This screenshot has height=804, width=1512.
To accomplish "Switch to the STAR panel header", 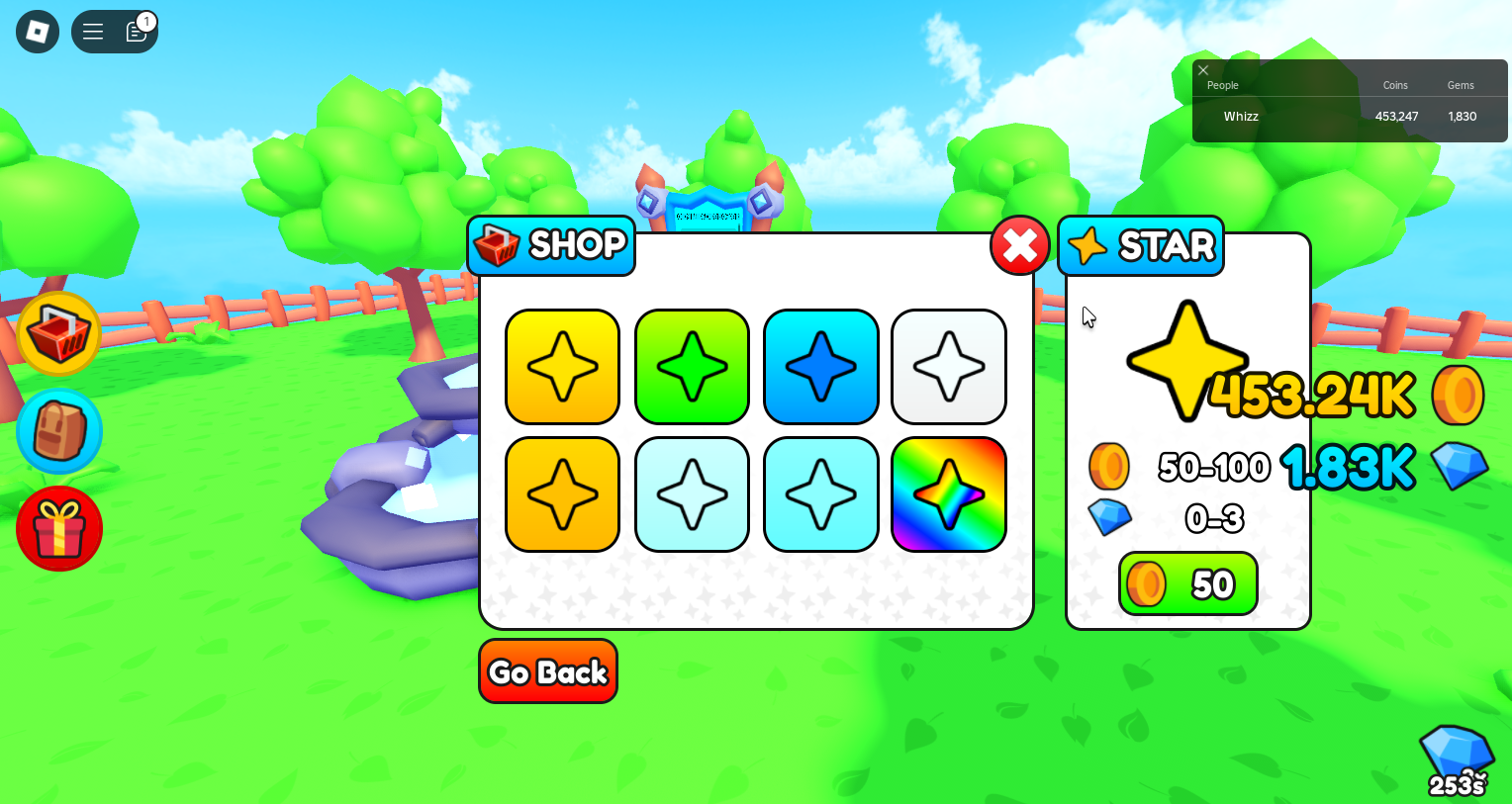I will click(1140, 245).
